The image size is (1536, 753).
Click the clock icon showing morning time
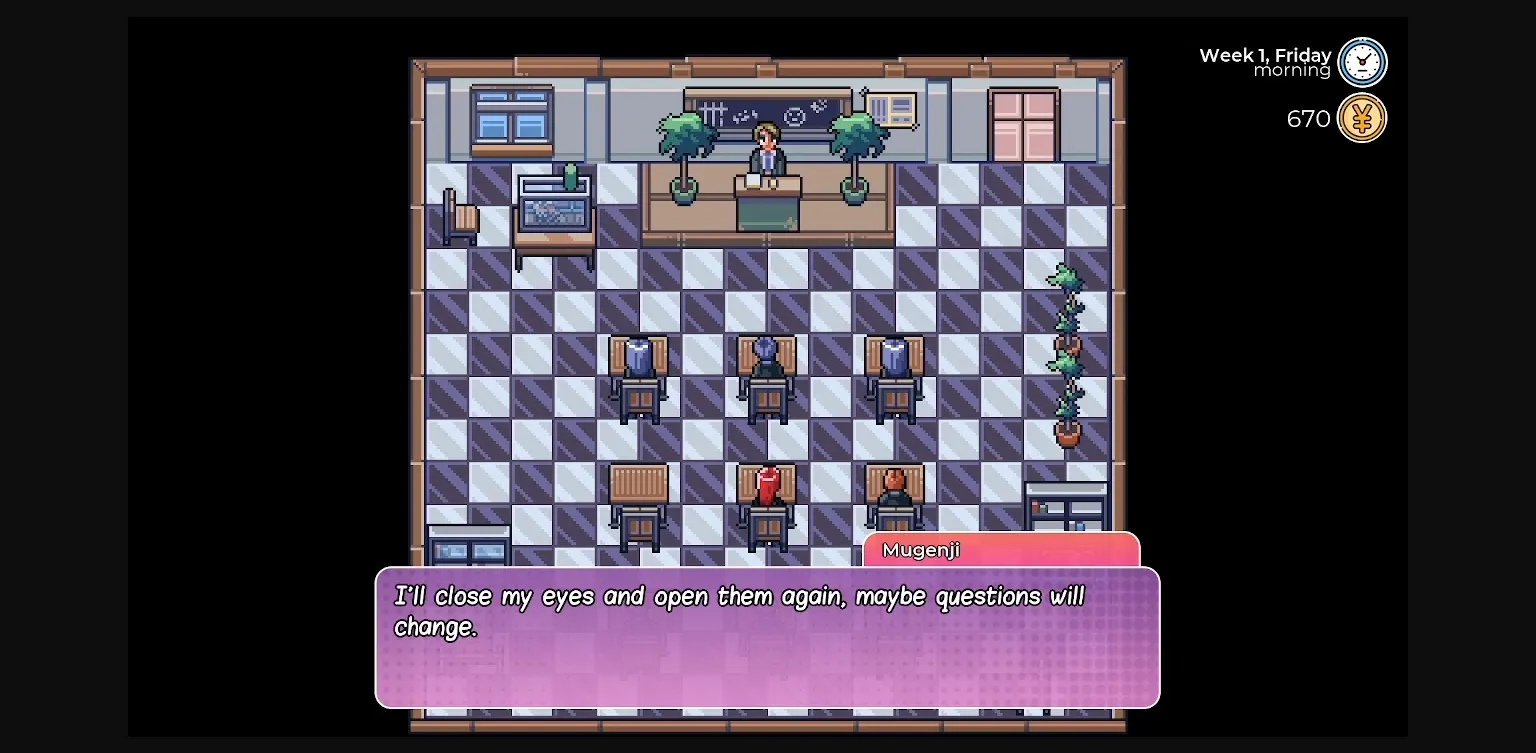coord(1363,62)
